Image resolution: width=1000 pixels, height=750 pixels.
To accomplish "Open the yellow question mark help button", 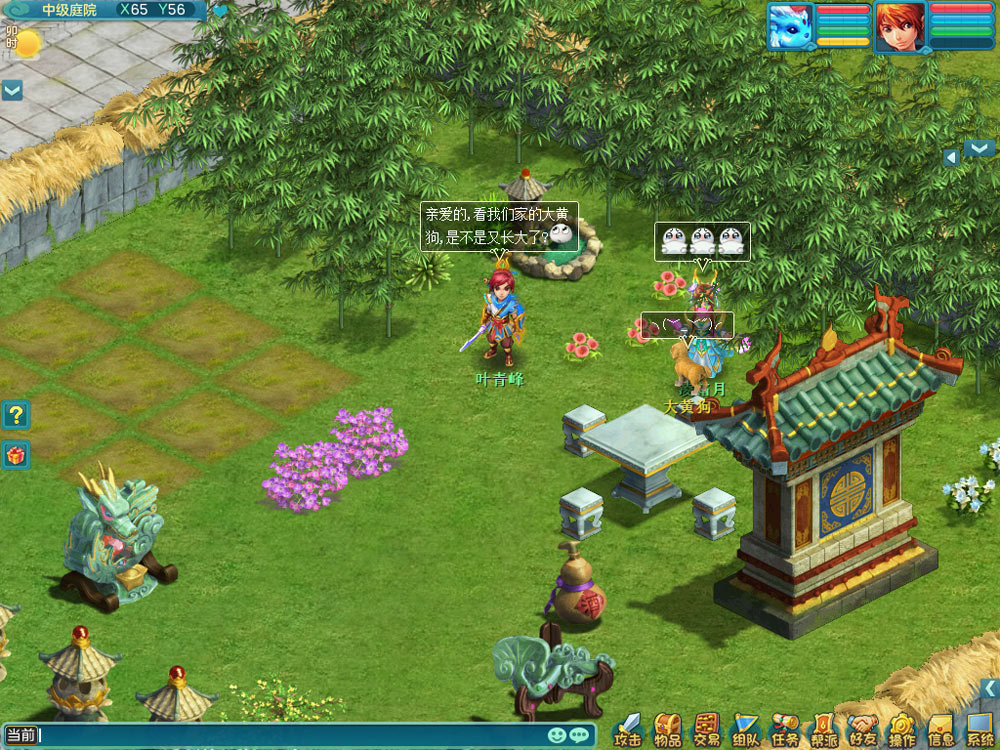I will click(16, 414).
